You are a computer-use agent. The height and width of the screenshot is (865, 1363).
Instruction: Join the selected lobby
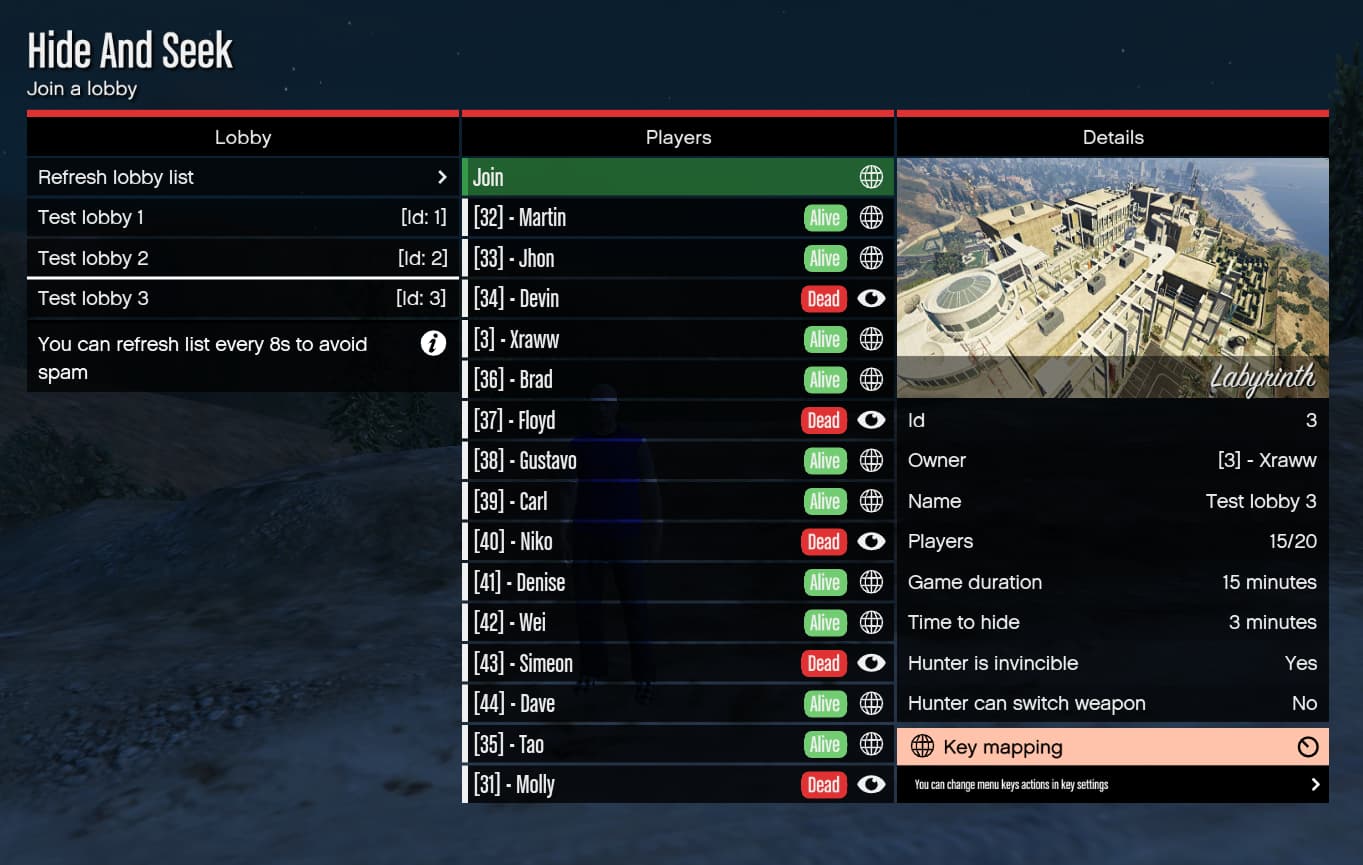(x=677, y=177)
